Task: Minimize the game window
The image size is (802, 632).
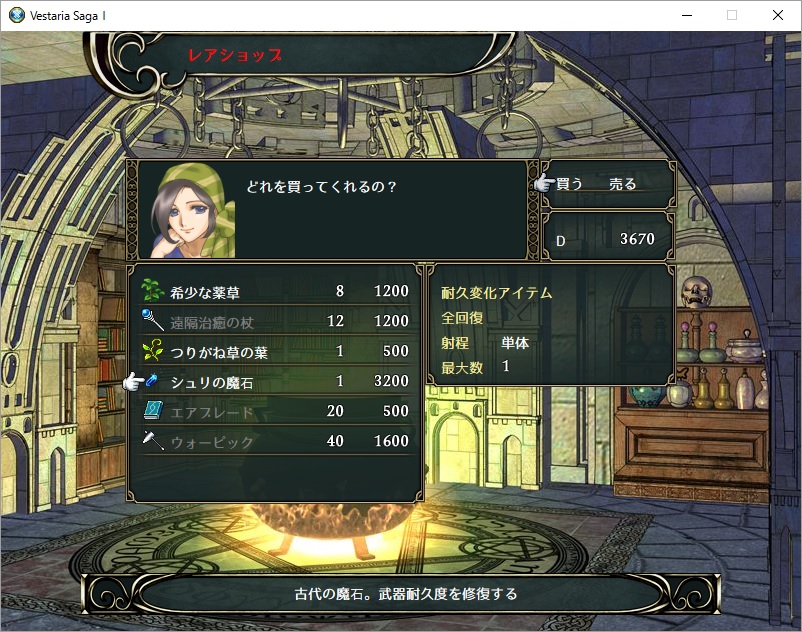Action: (686, 15)
